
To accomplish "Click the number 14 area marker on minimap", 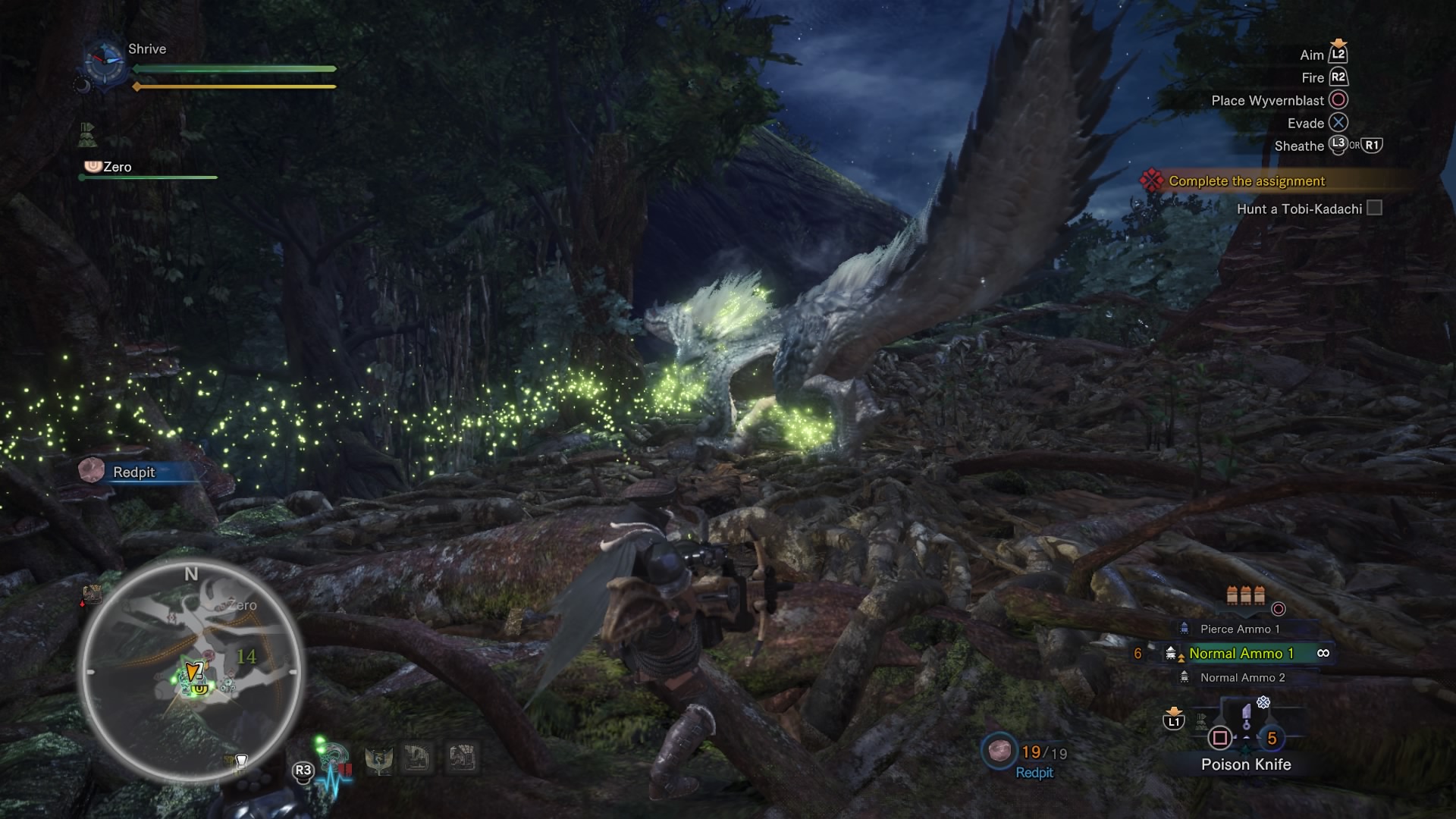I will [x=246, y=657].
